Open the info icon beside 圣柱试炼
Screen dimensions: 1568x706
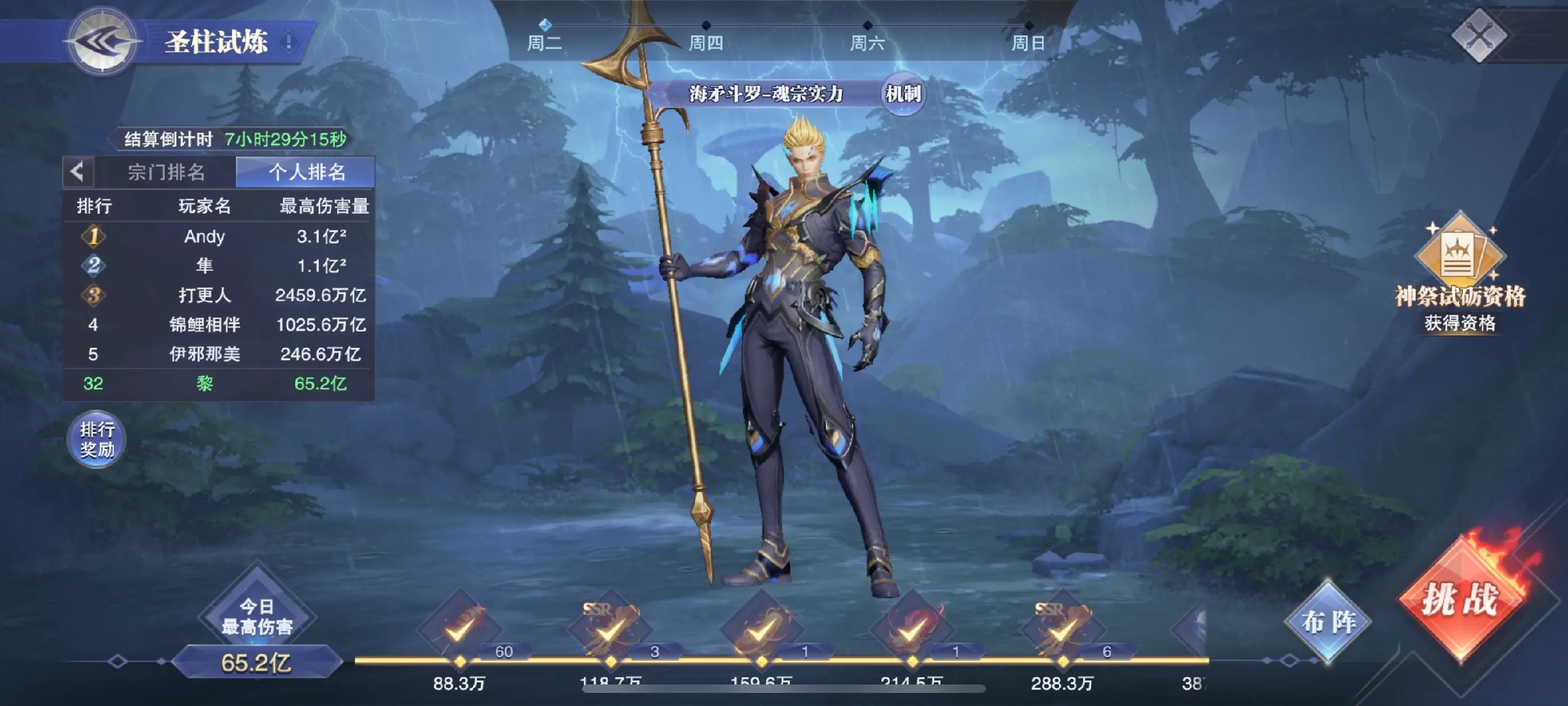point(289,42)
